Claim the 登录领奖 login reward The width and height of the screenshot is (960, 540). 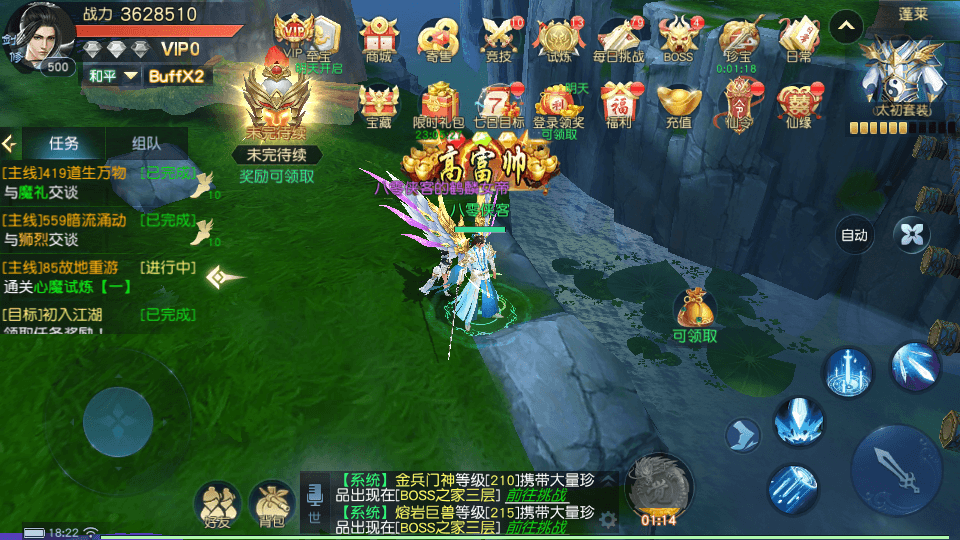tap(558, 105)
